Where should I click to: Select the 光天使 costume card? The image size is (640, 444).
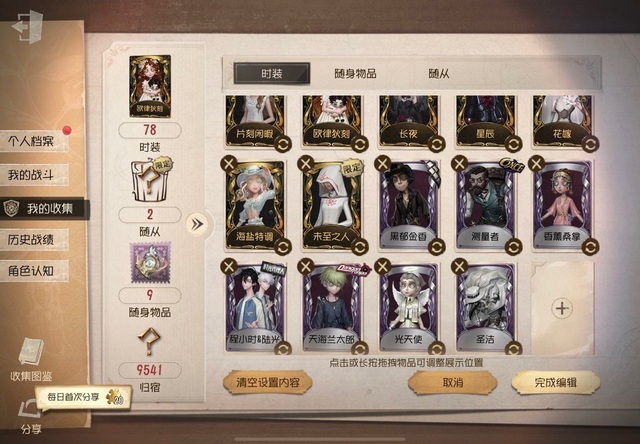411,305
